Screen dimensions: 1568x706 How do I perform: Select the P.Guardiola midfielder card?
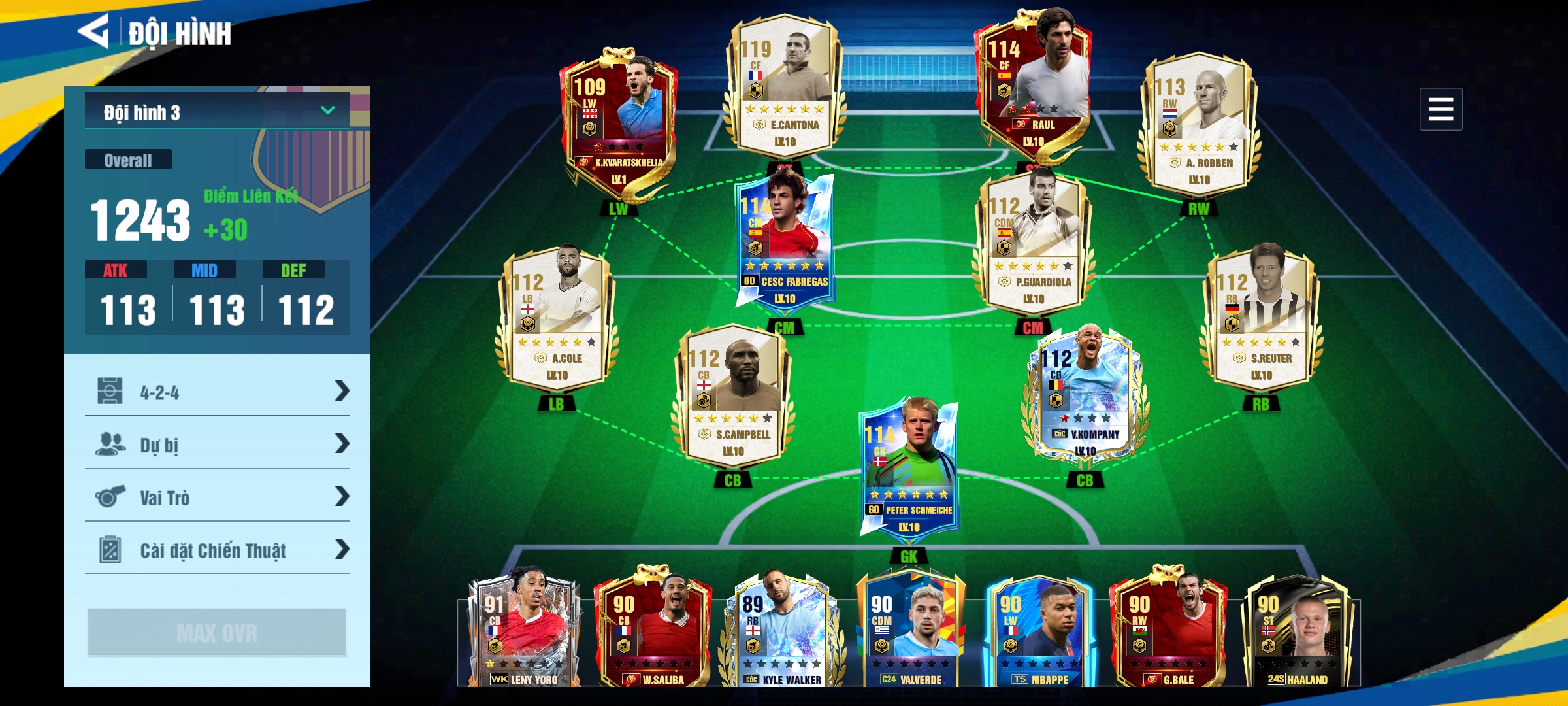(x=1032, y=245)
